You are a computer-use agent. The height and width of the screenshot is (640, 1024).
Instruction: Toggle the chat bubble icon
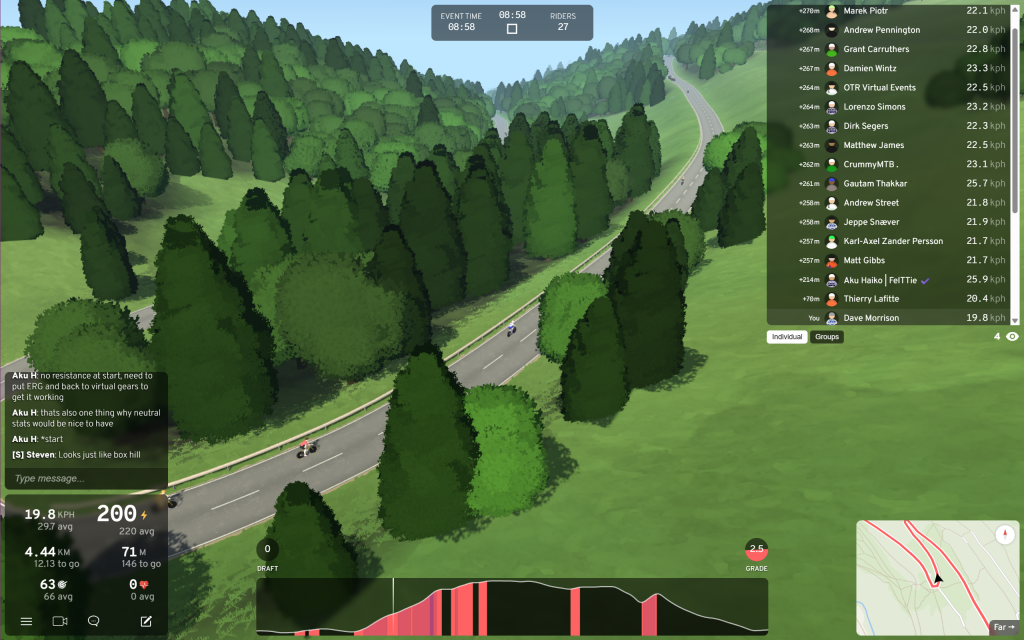click(94, 621)
